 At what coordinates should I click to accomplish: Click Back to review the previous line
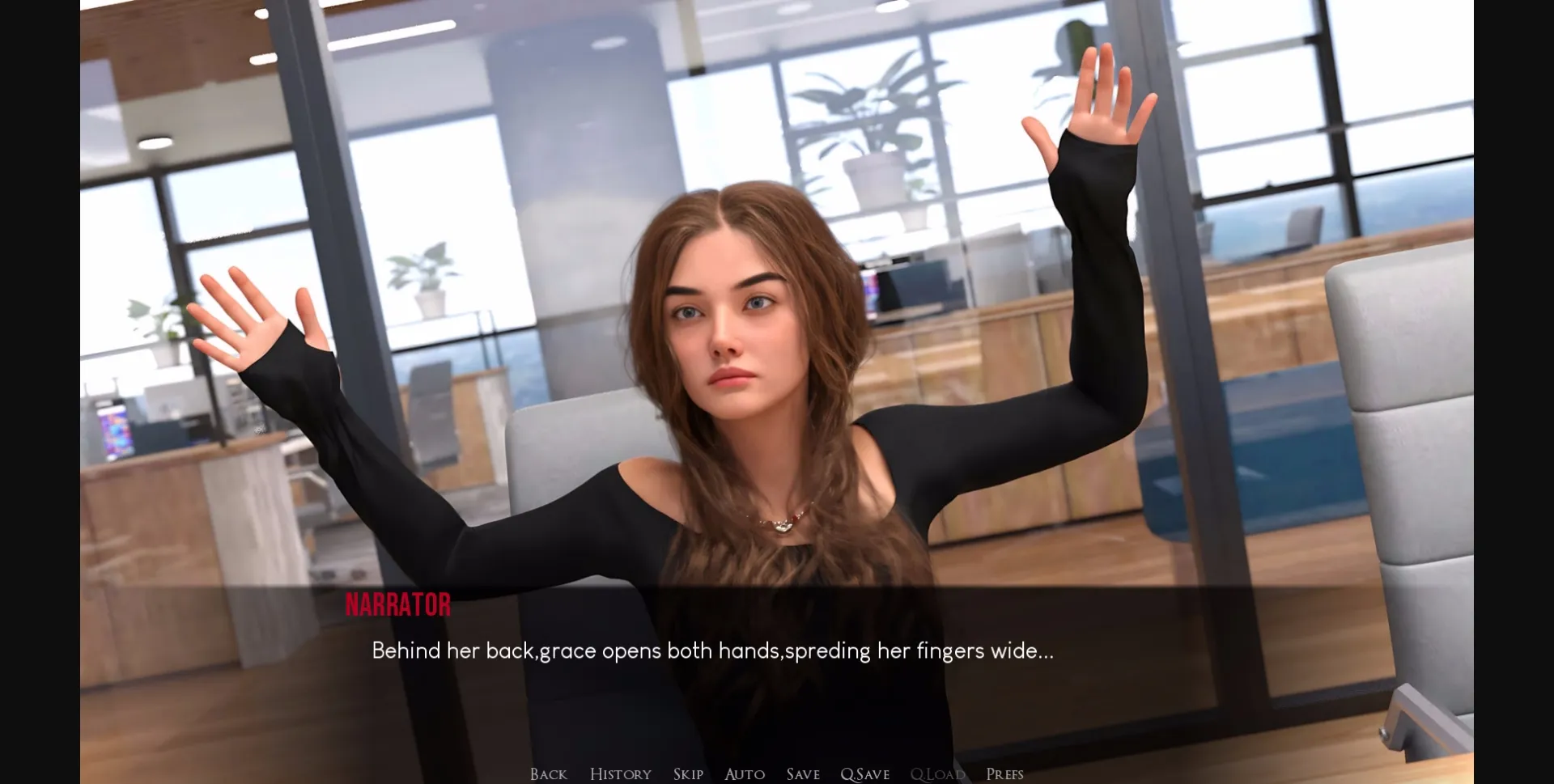tap(549, 773)
